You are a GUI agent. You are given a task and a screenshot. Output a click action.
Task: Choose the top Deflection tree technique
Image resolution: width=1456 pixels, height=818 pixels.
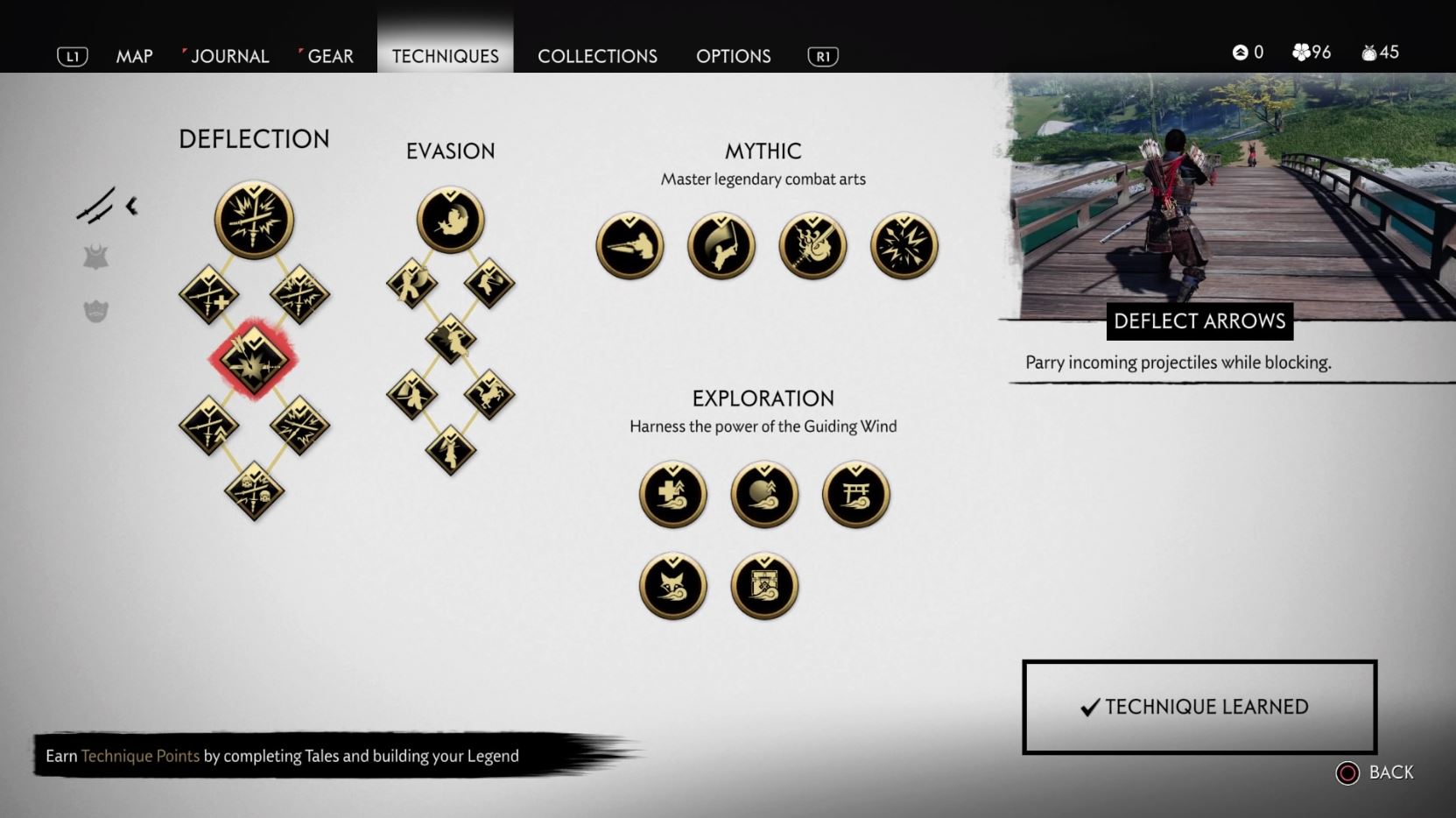[x=254, y=220]
